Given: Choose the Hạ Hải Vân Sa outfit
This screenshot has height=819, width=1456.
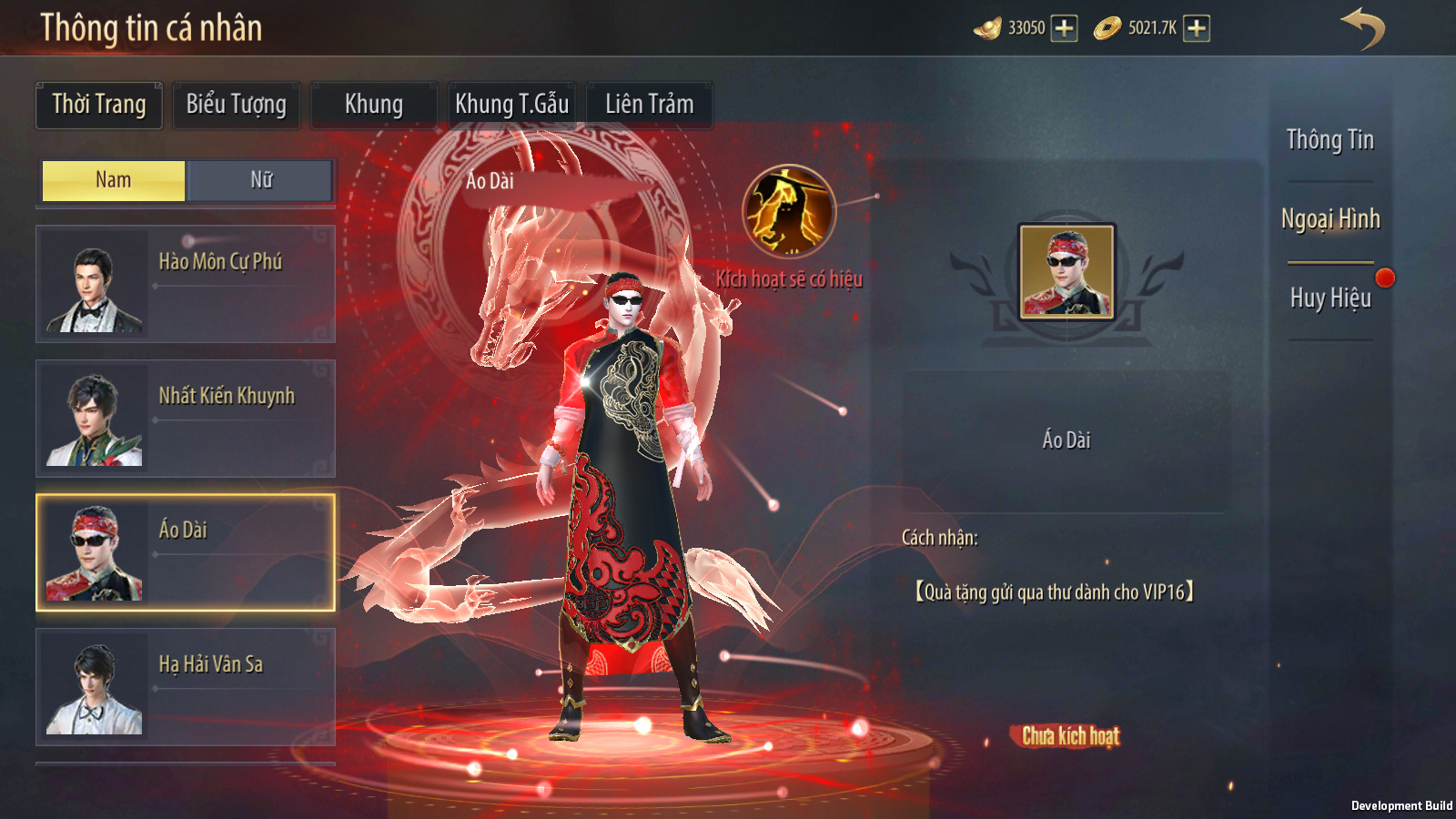Looking at the screenshot, I should (186, 687).
